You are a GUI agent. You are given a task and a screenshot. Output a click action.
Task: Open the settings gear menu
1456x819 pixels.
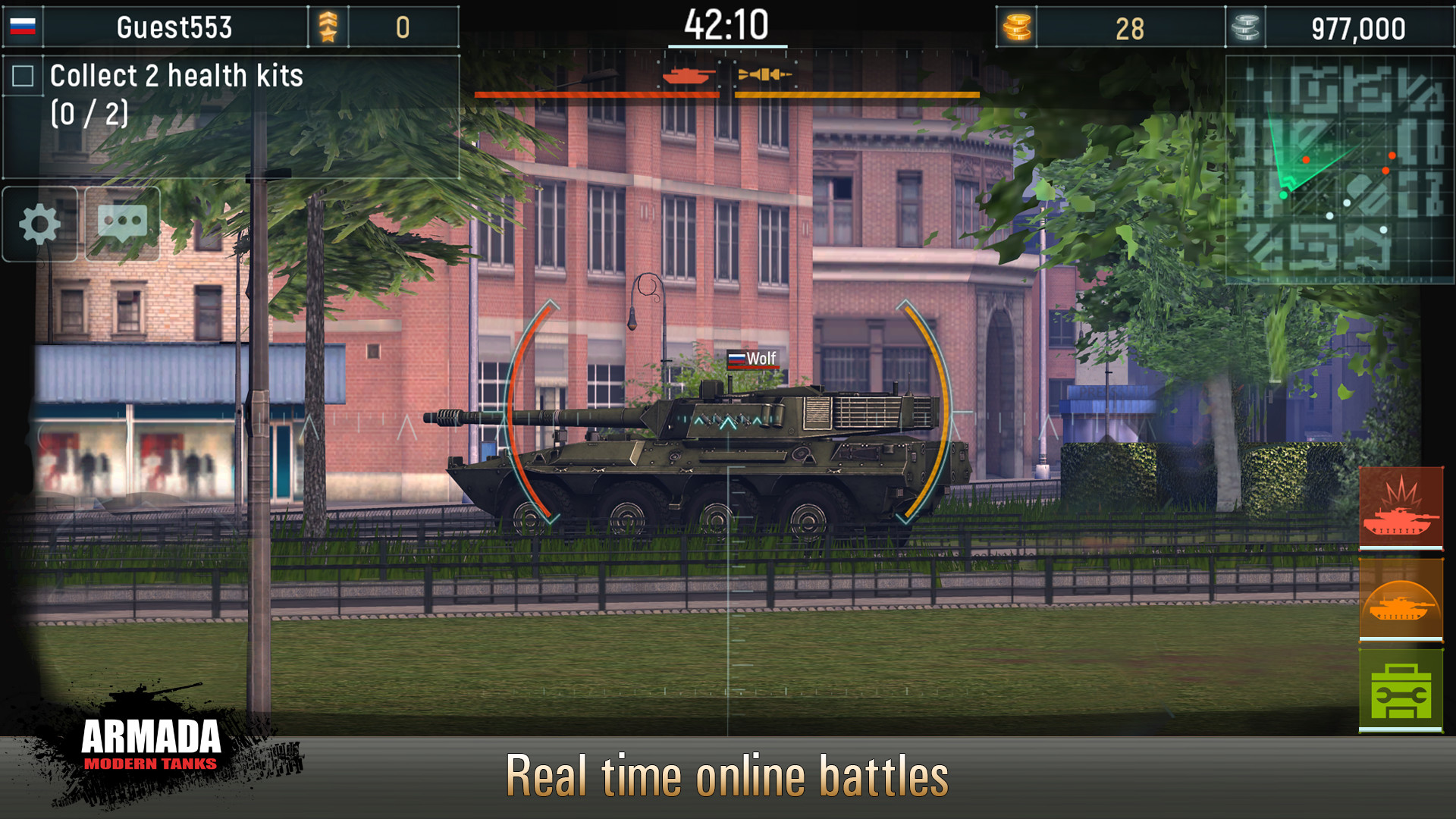39,223
